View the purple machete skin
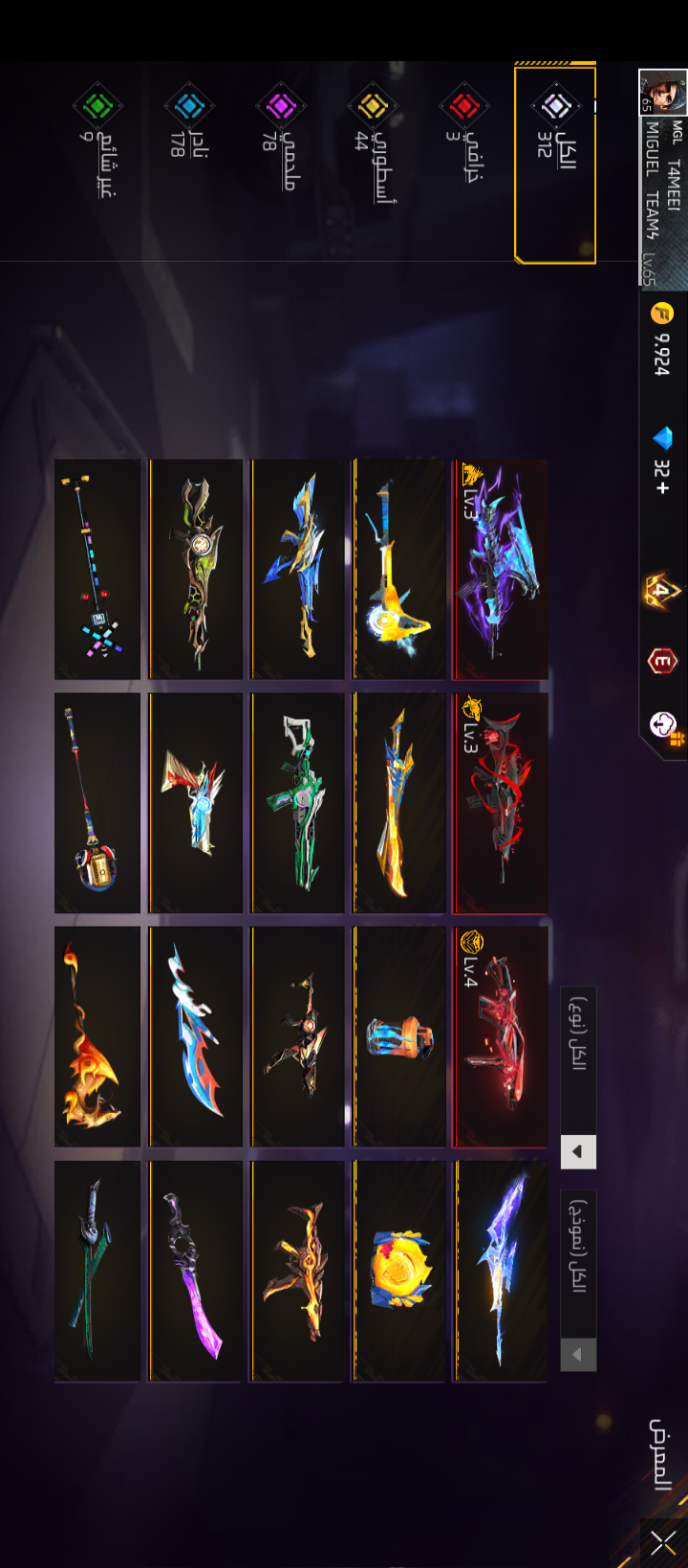The image size is (688, 1568). point(196,1271)
